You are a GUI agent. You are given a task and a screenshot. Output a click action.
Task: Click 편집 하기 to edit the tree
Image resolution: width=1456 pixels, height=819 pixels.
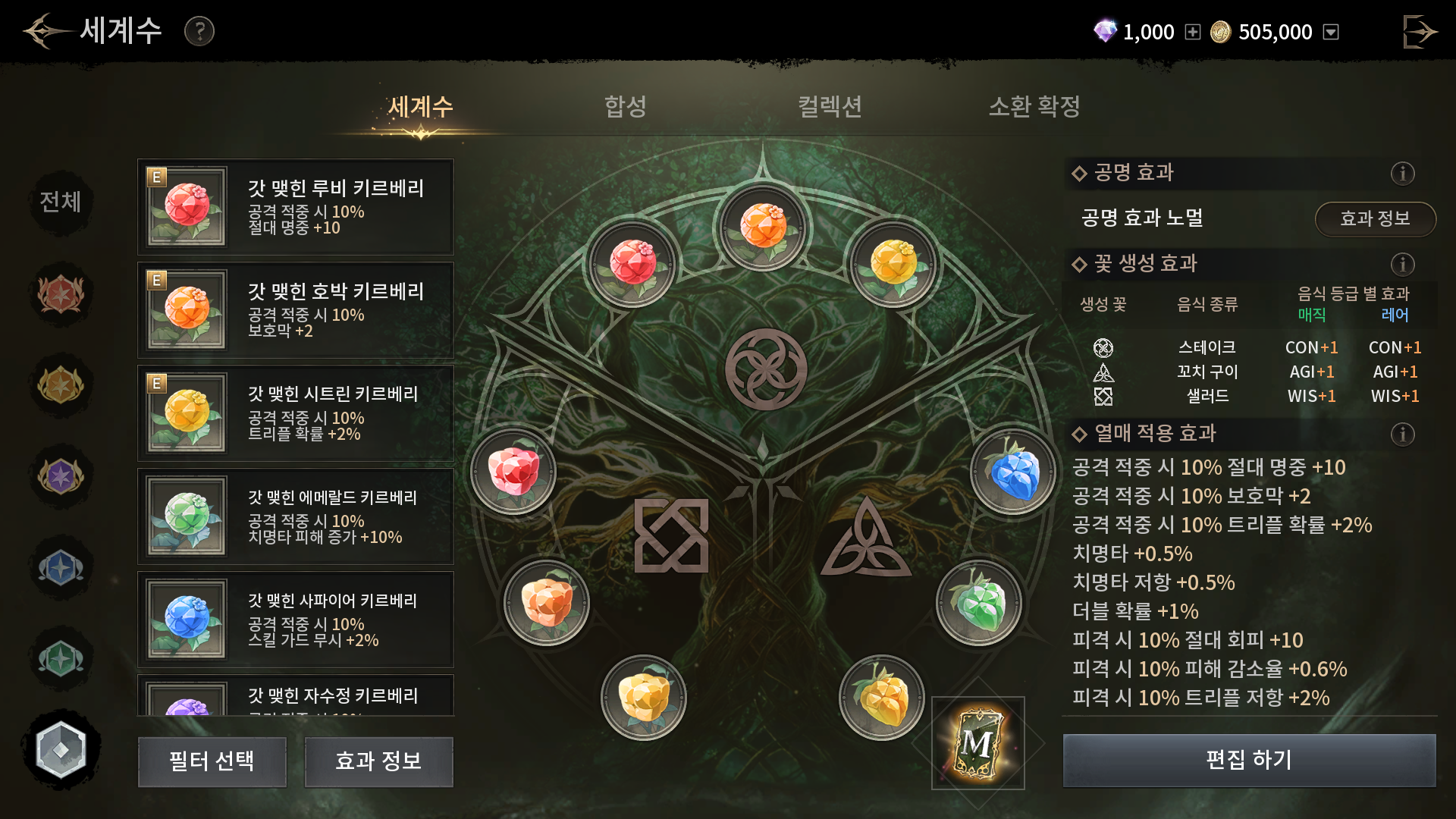point(1249,760)
